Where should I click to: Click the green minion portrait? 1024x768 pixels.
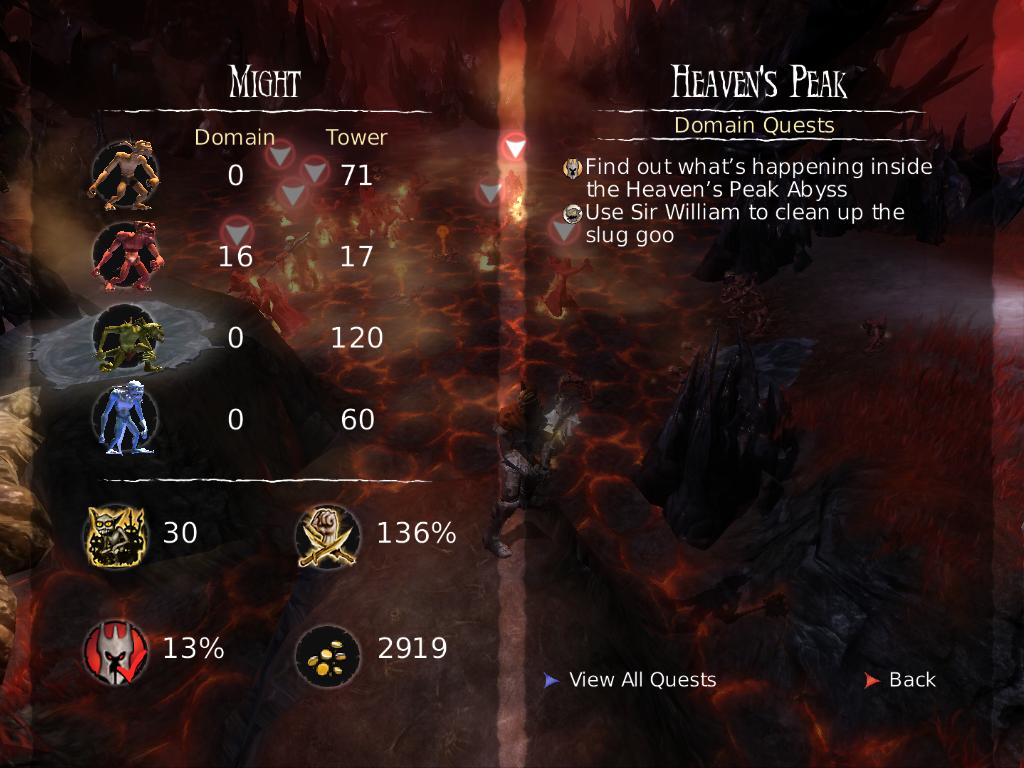coord(124,338)
